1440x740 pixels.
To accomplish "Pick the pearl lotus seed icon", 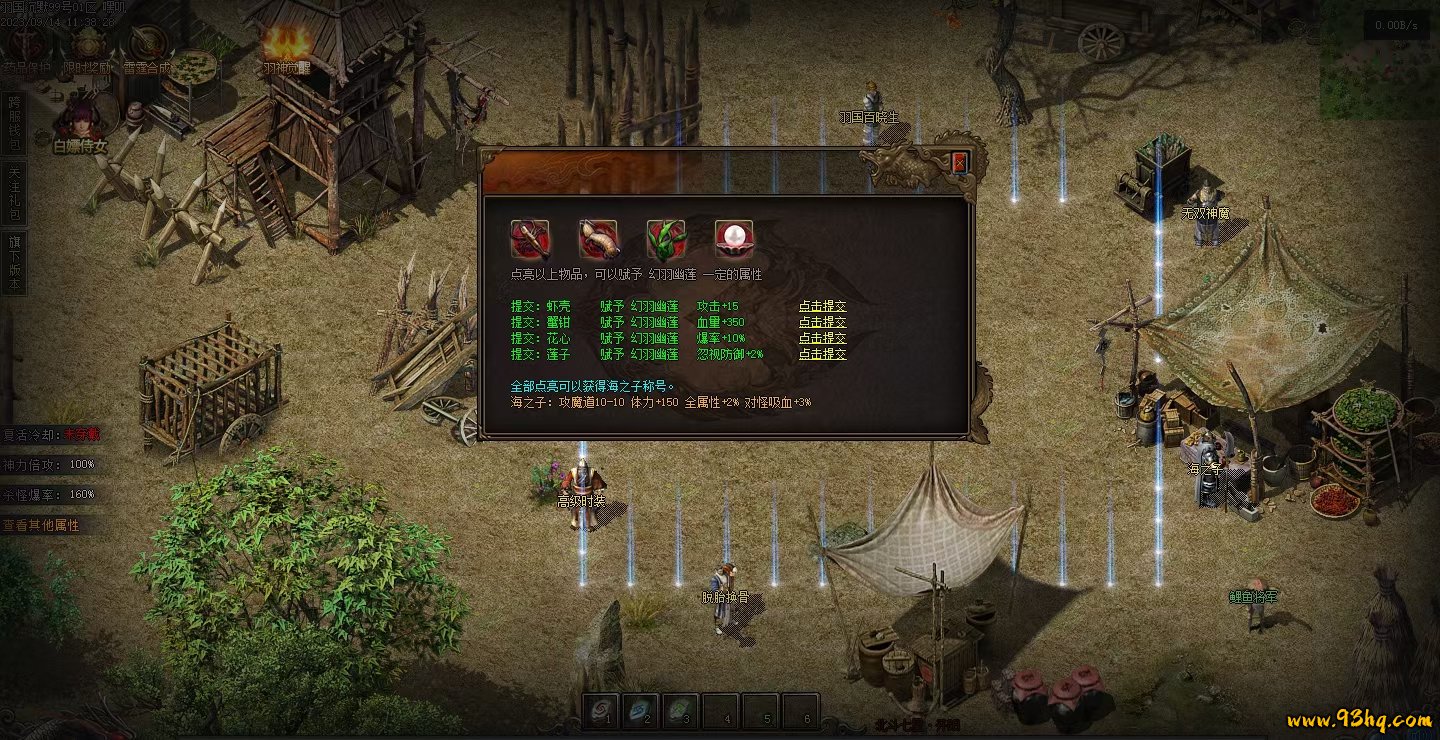I will tap(734, 240).
